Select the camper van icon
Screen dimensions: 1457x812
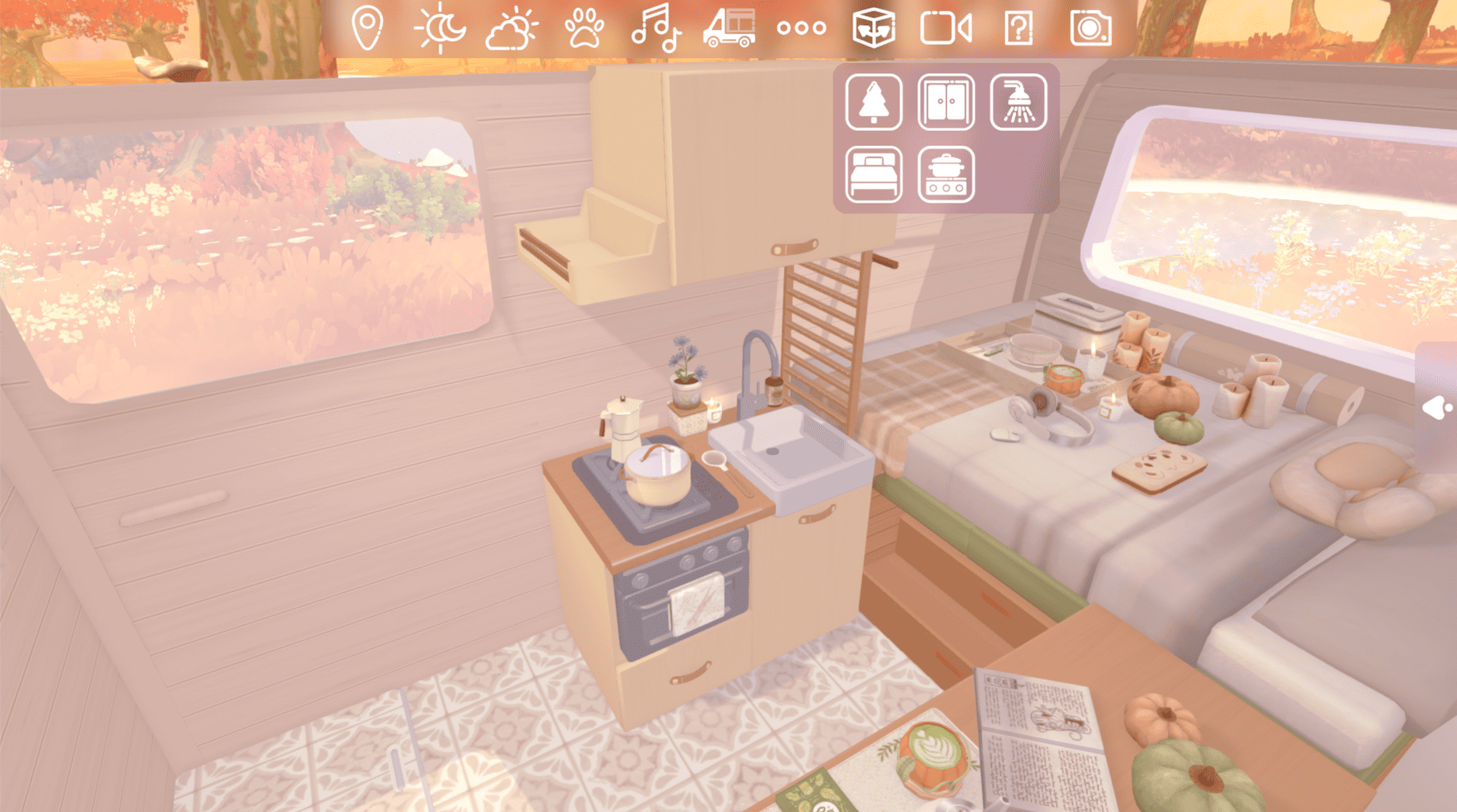728,27
